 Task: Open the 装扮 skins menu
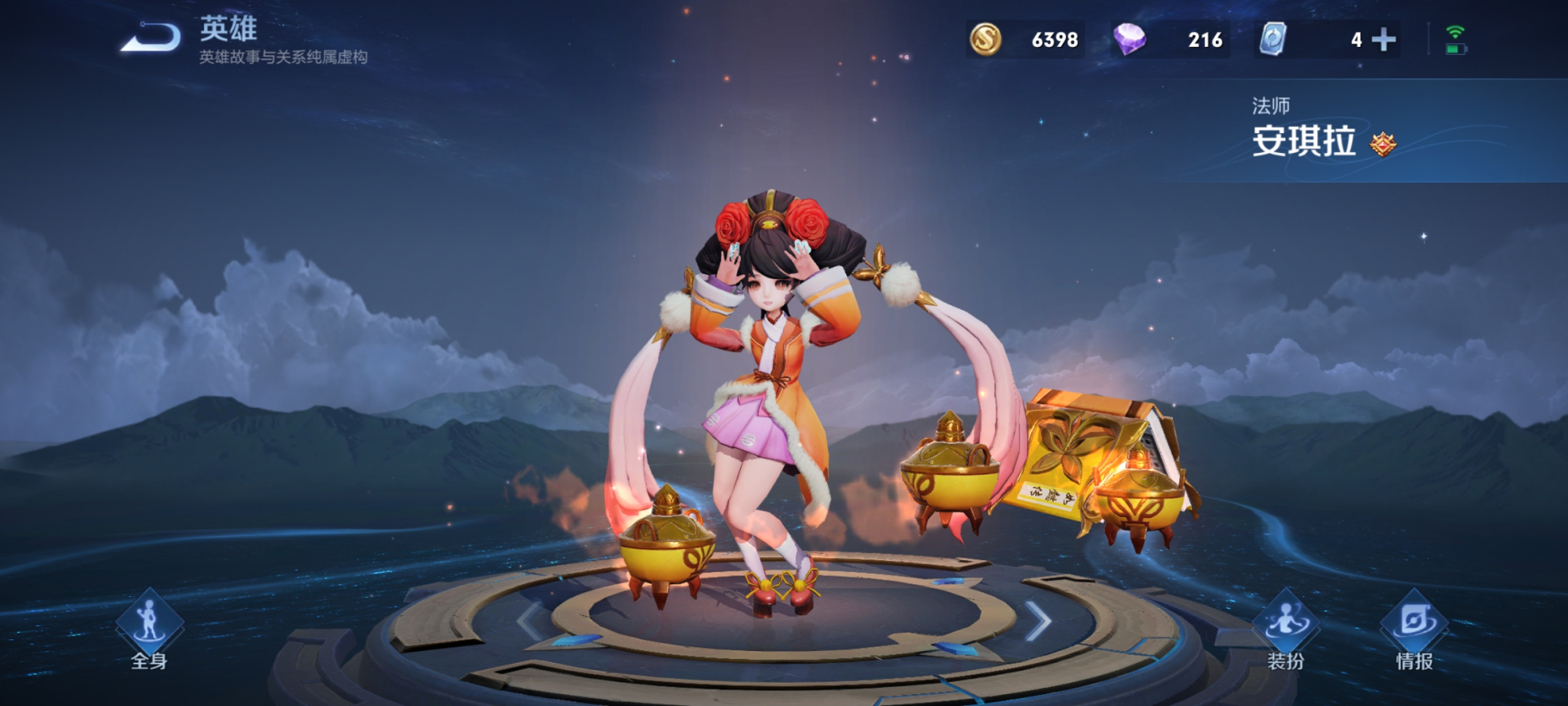(1286, 629)
